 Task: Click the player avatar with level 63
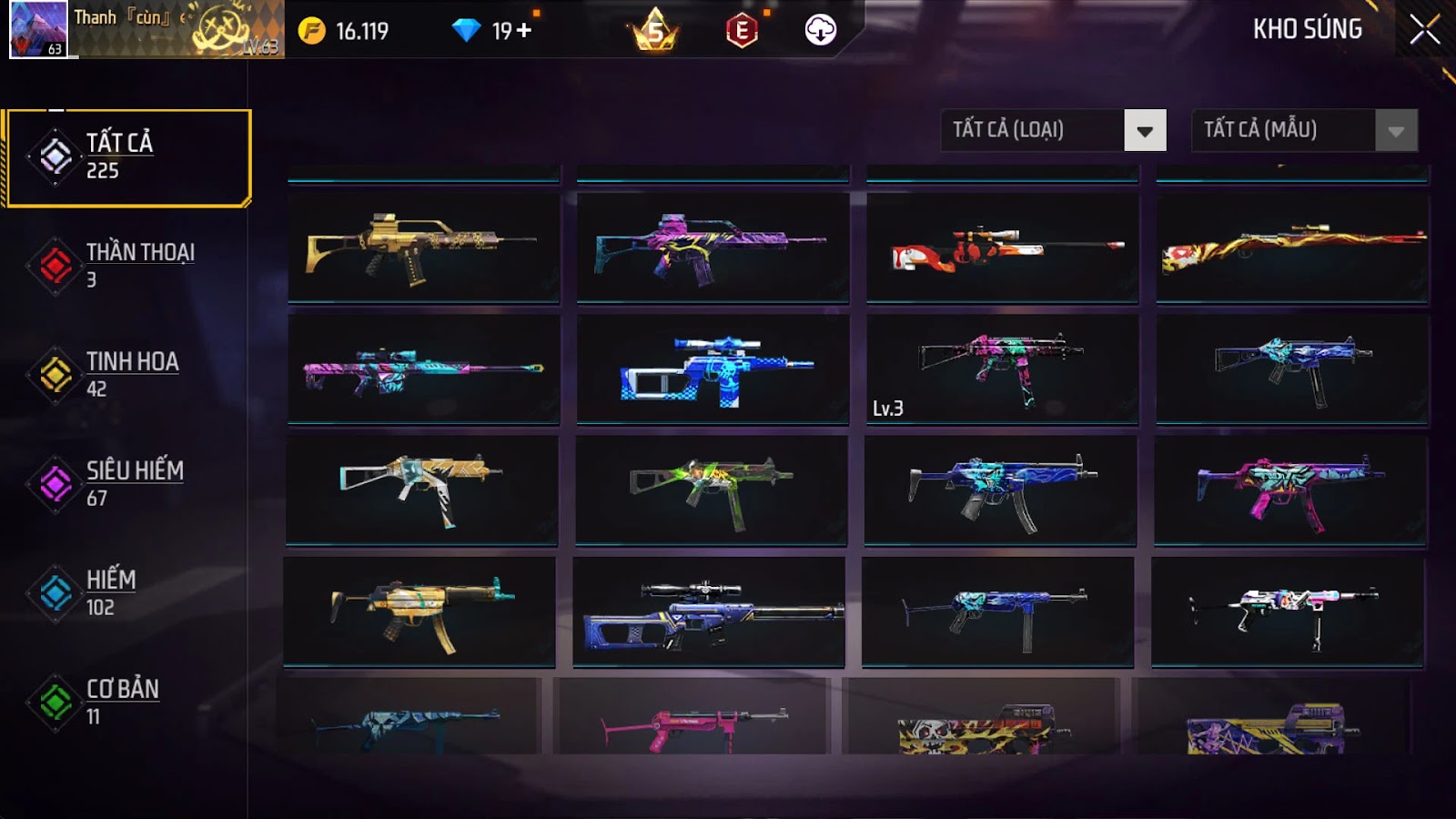point(38,29)
